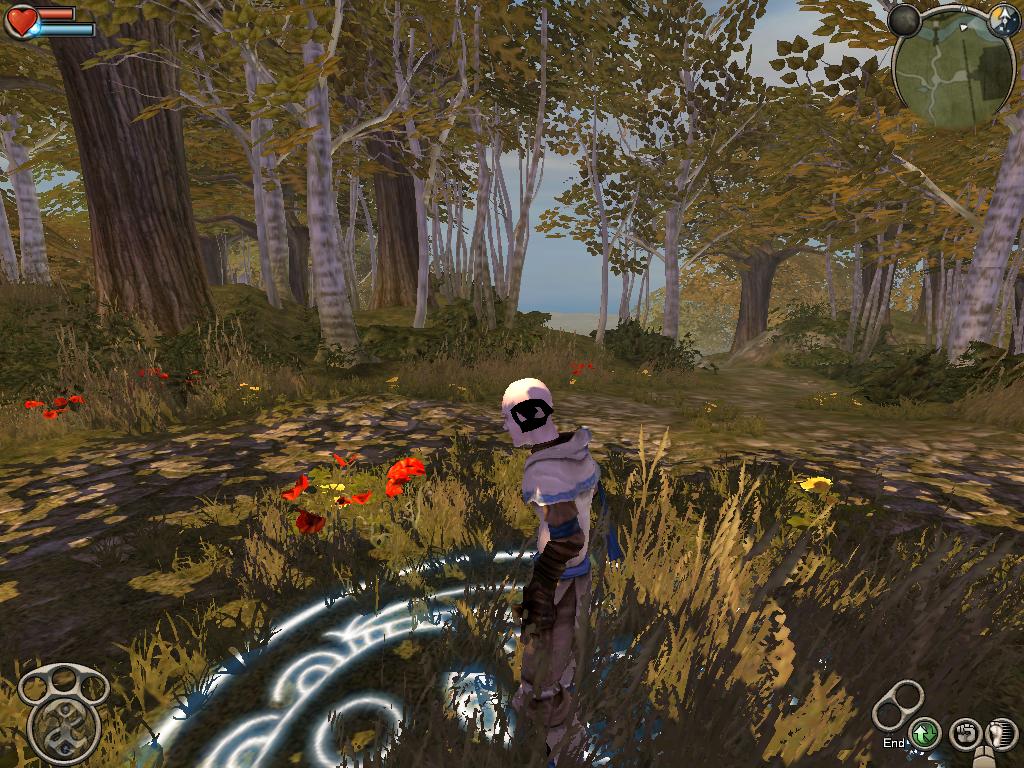Toggle the footprint sneak icon
The image size is (1024, 768).
point(1000,735)
